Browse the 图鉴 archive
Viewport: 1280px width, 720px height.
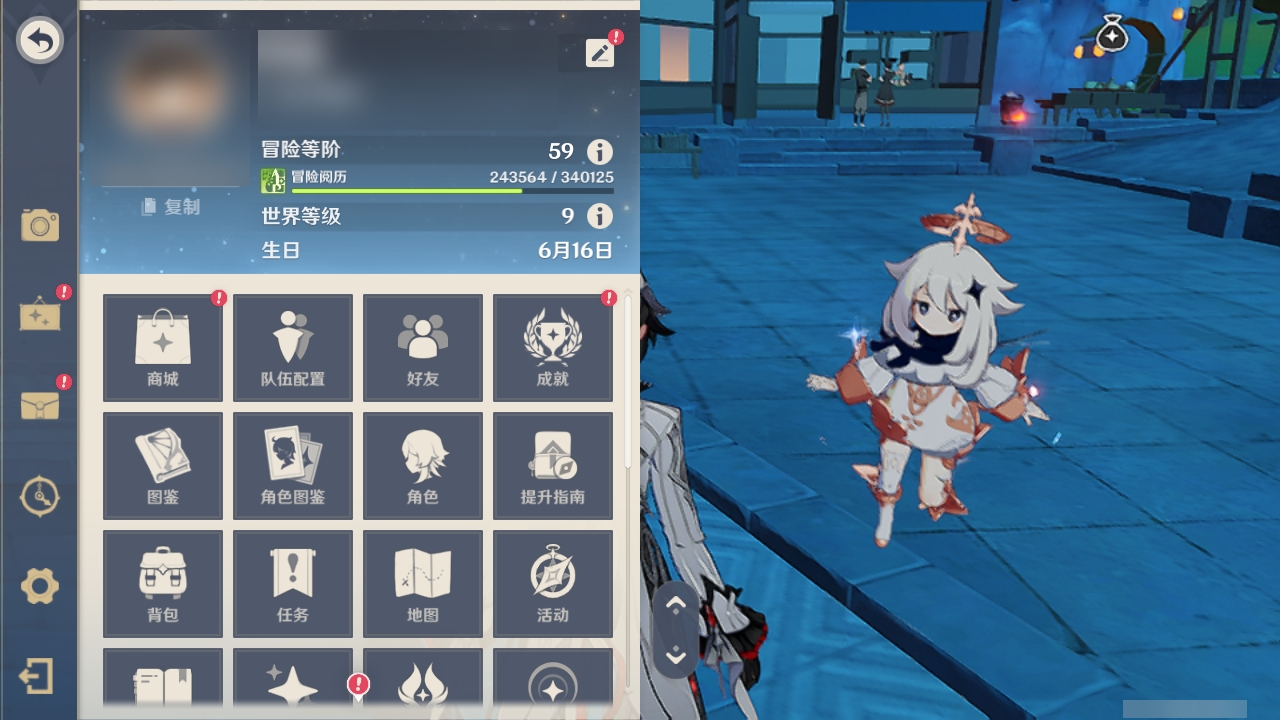click(x=162, y=465)
